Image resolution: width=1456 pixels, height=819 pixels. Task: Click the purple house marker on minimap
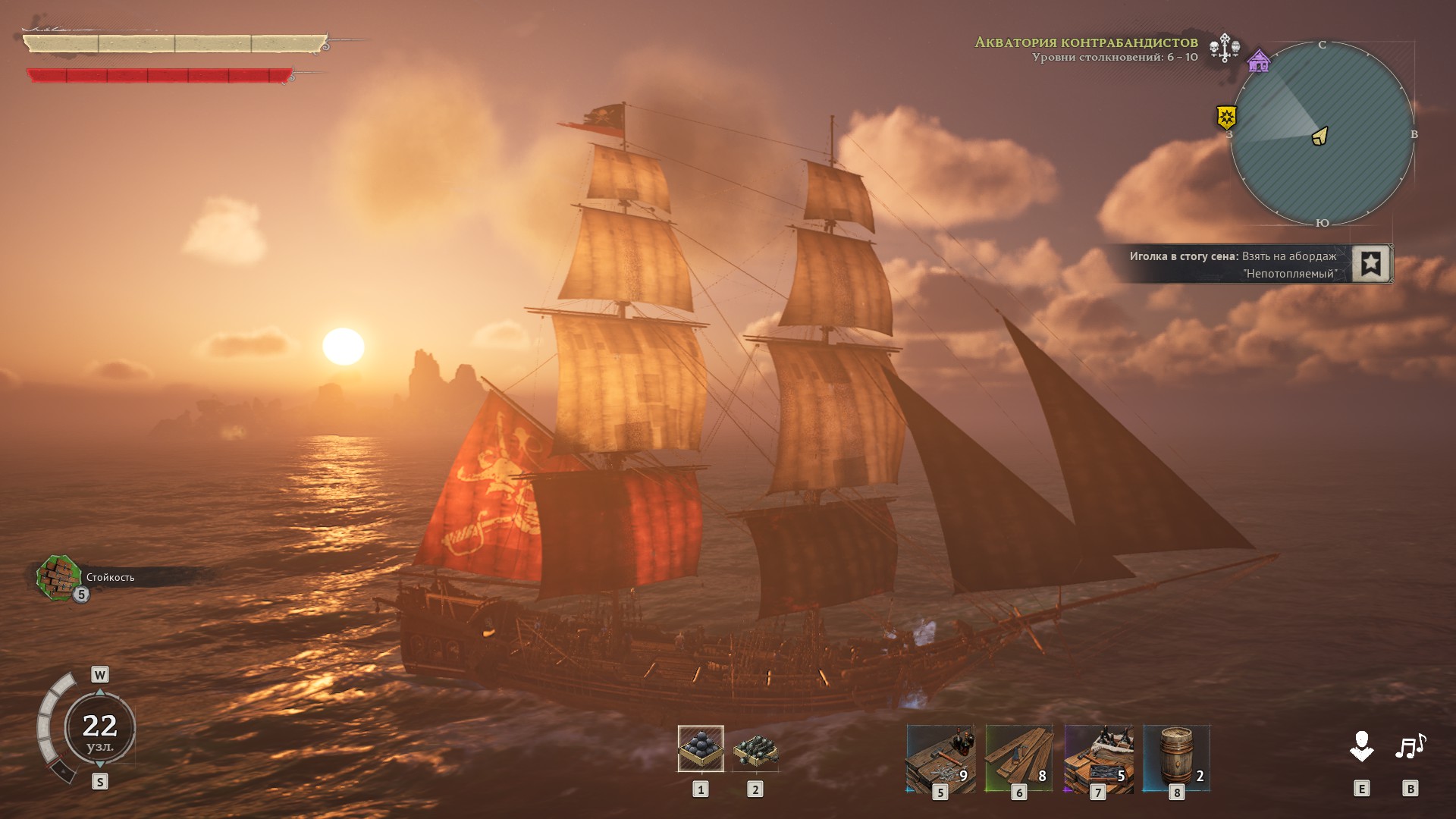(1259, 61)
